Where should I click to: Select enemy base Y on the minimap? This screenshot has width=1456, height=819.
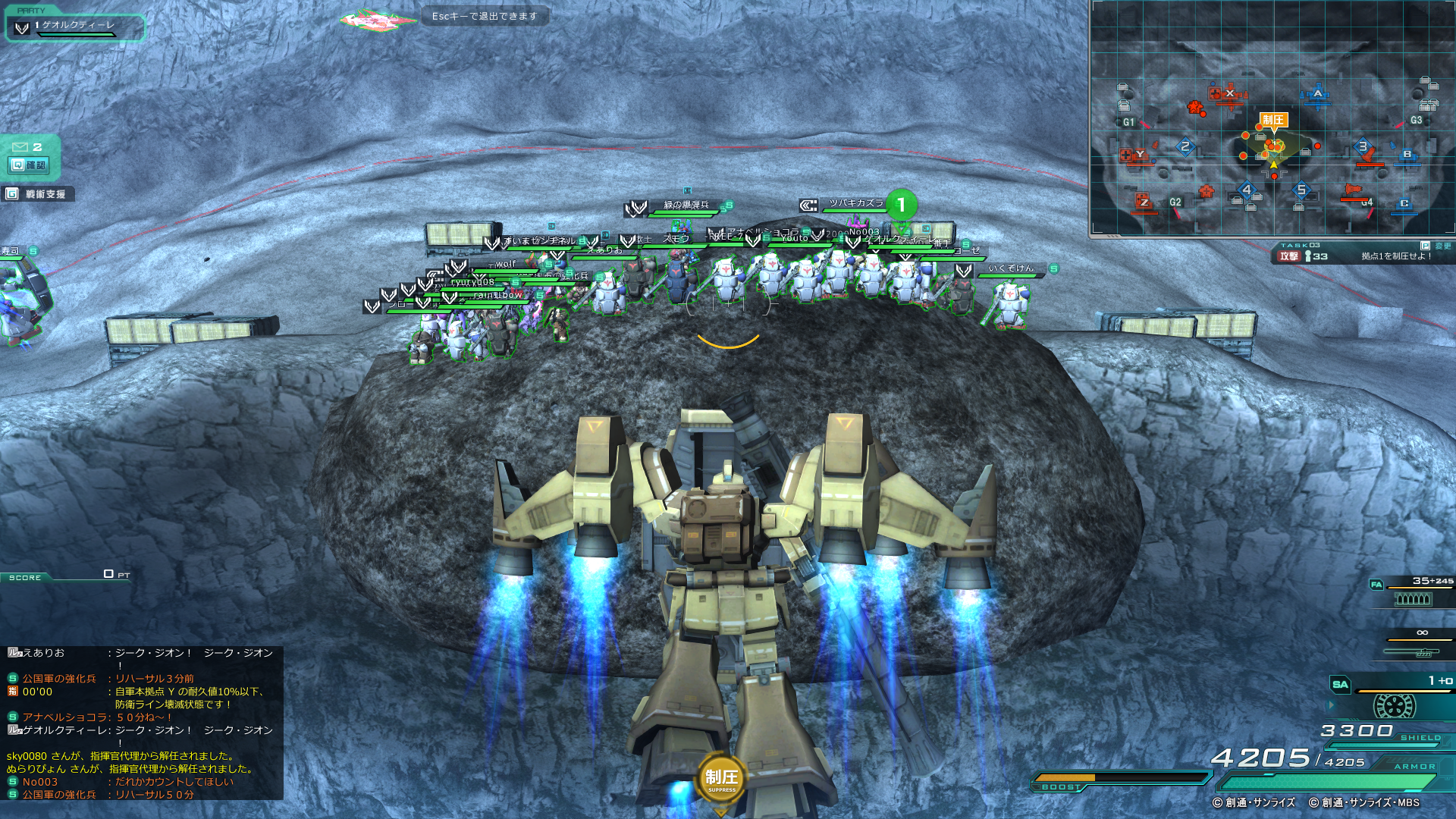point(1138,155)
